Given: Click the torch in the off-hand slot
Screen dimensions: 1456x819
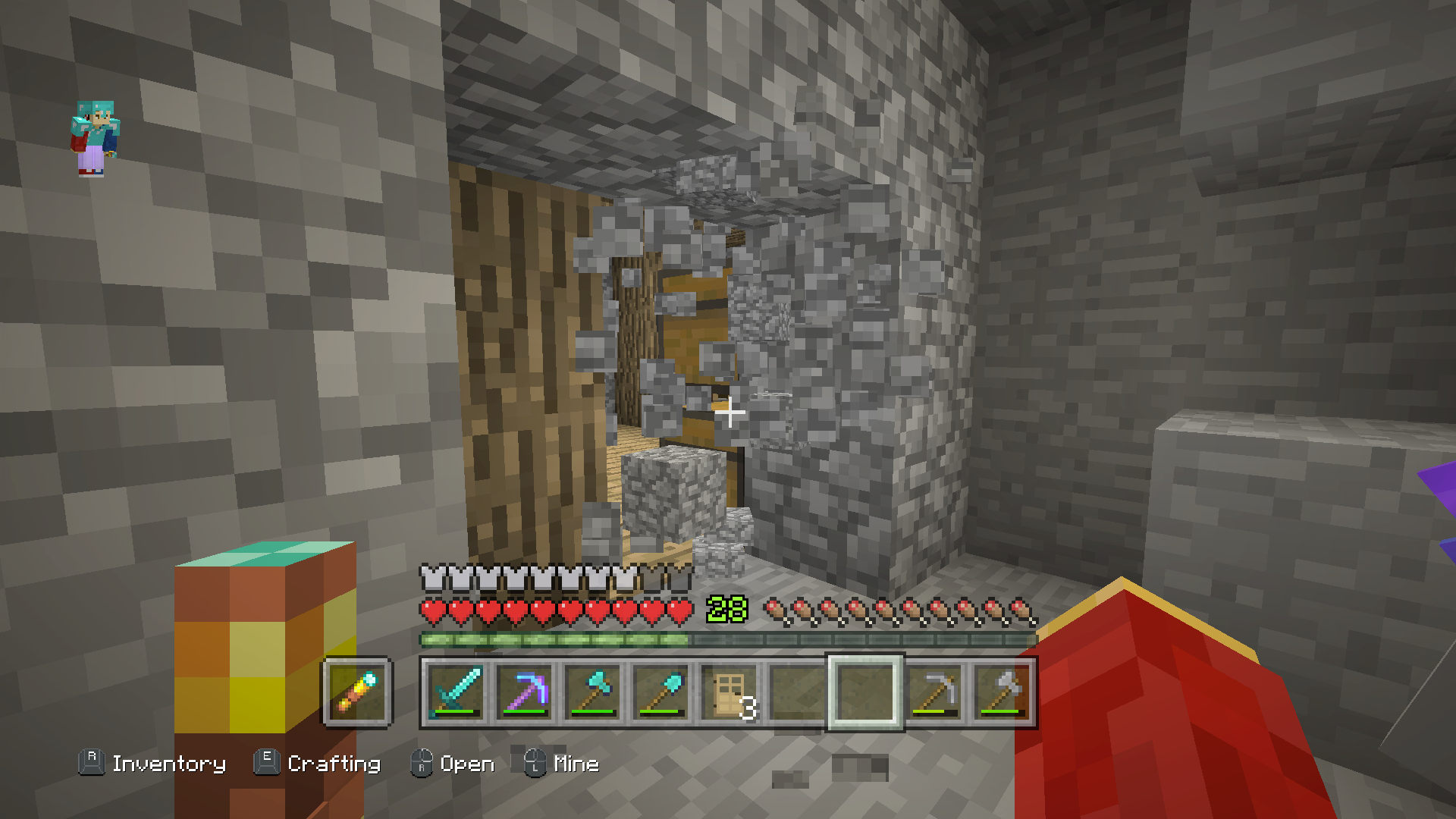Looking at the screenshot, I should click(x=356, y=692).
